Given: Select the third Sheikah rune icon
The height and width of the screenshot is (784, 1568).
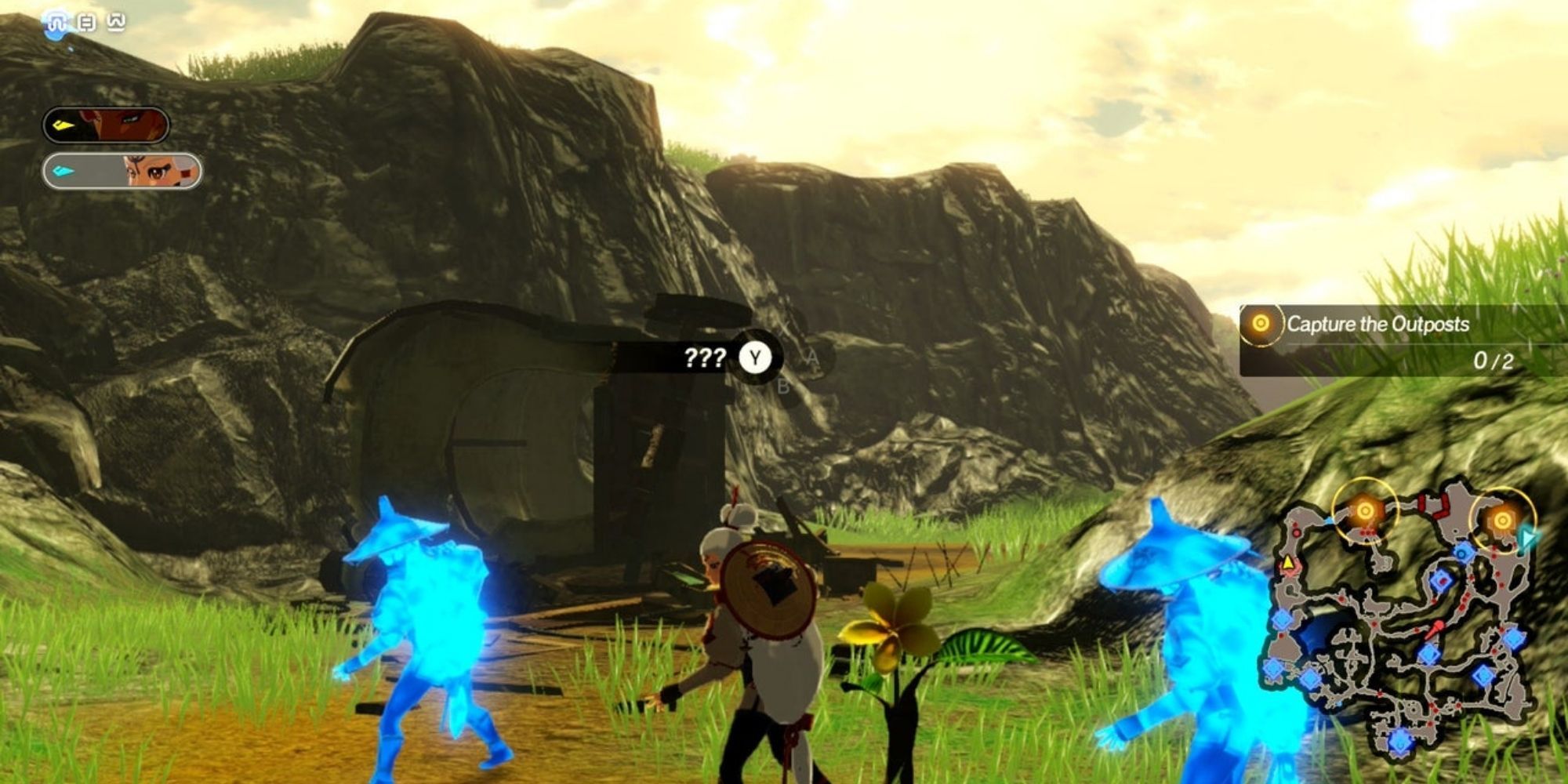Looking at the screenshot, I should [116, 20].
